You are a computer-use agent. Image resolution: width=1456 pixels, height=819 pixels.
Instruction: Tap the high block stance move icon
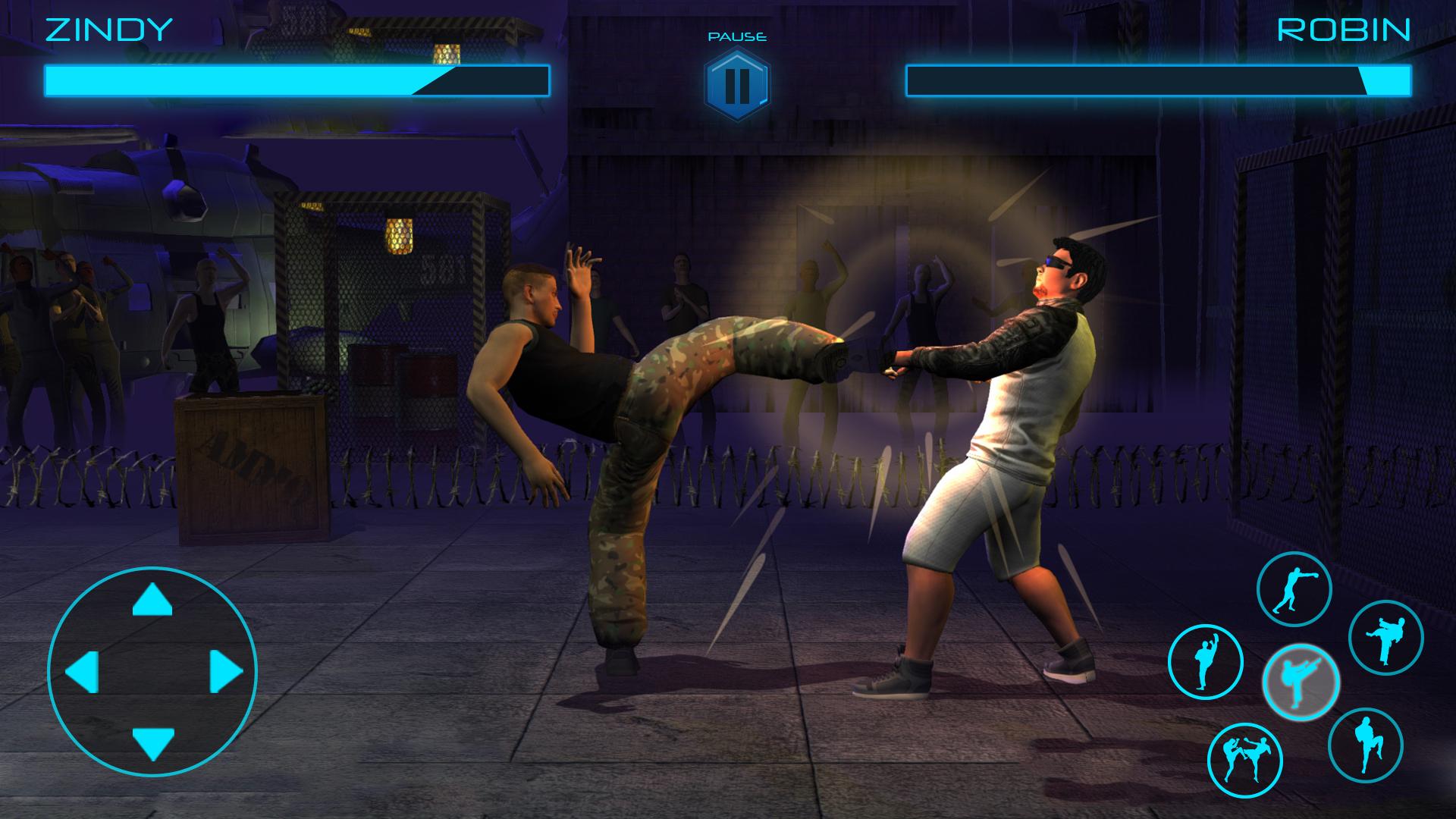[1203, 659]
